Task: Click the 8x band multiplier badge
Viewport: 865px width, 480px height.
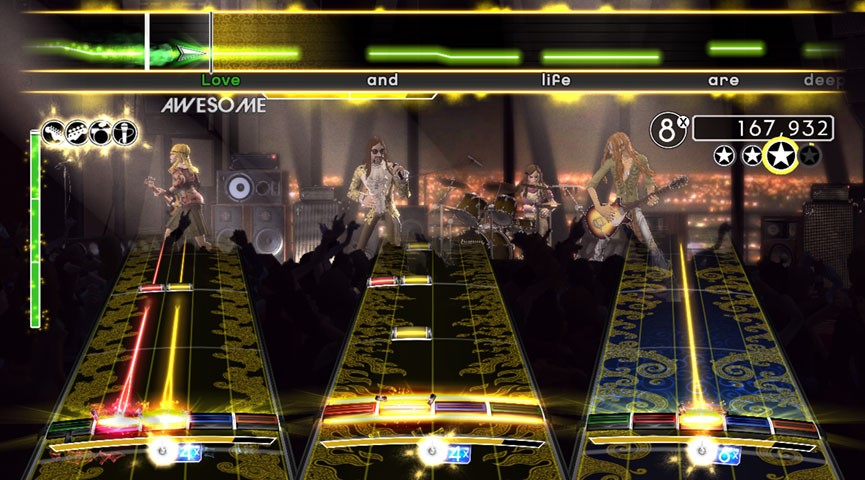Action: click(669, 129)
